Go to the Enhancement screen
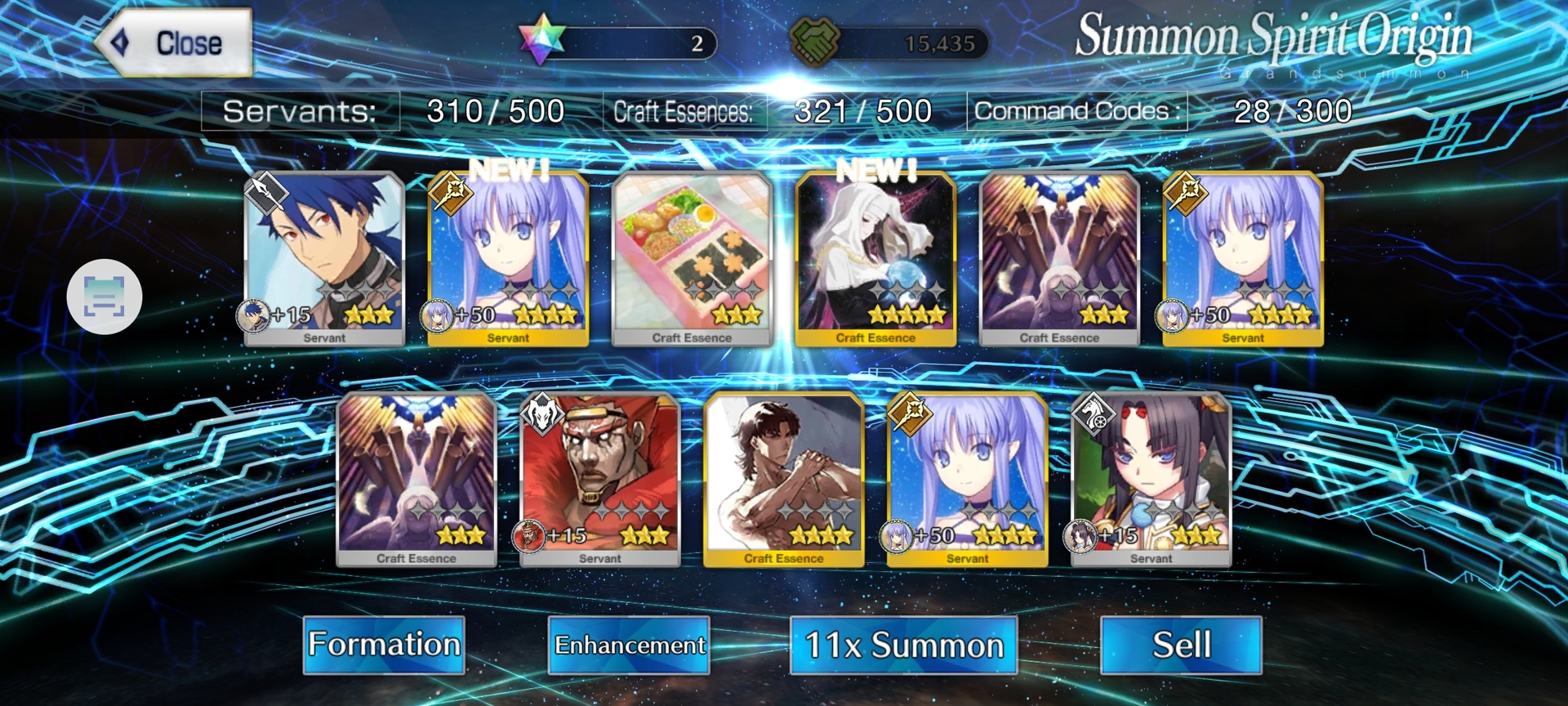 629,645
